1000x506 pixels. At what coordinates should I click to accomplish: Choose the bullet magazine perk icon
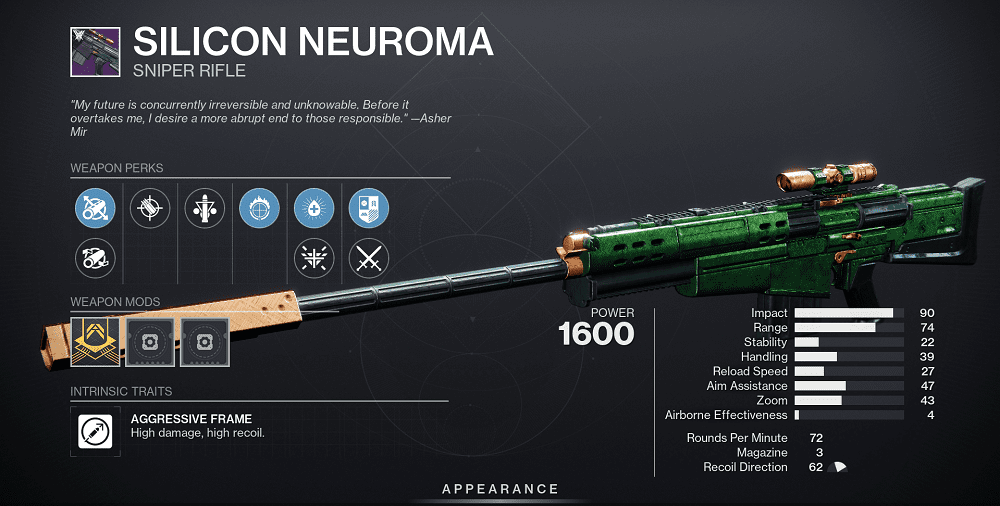(x=204, y=208)
